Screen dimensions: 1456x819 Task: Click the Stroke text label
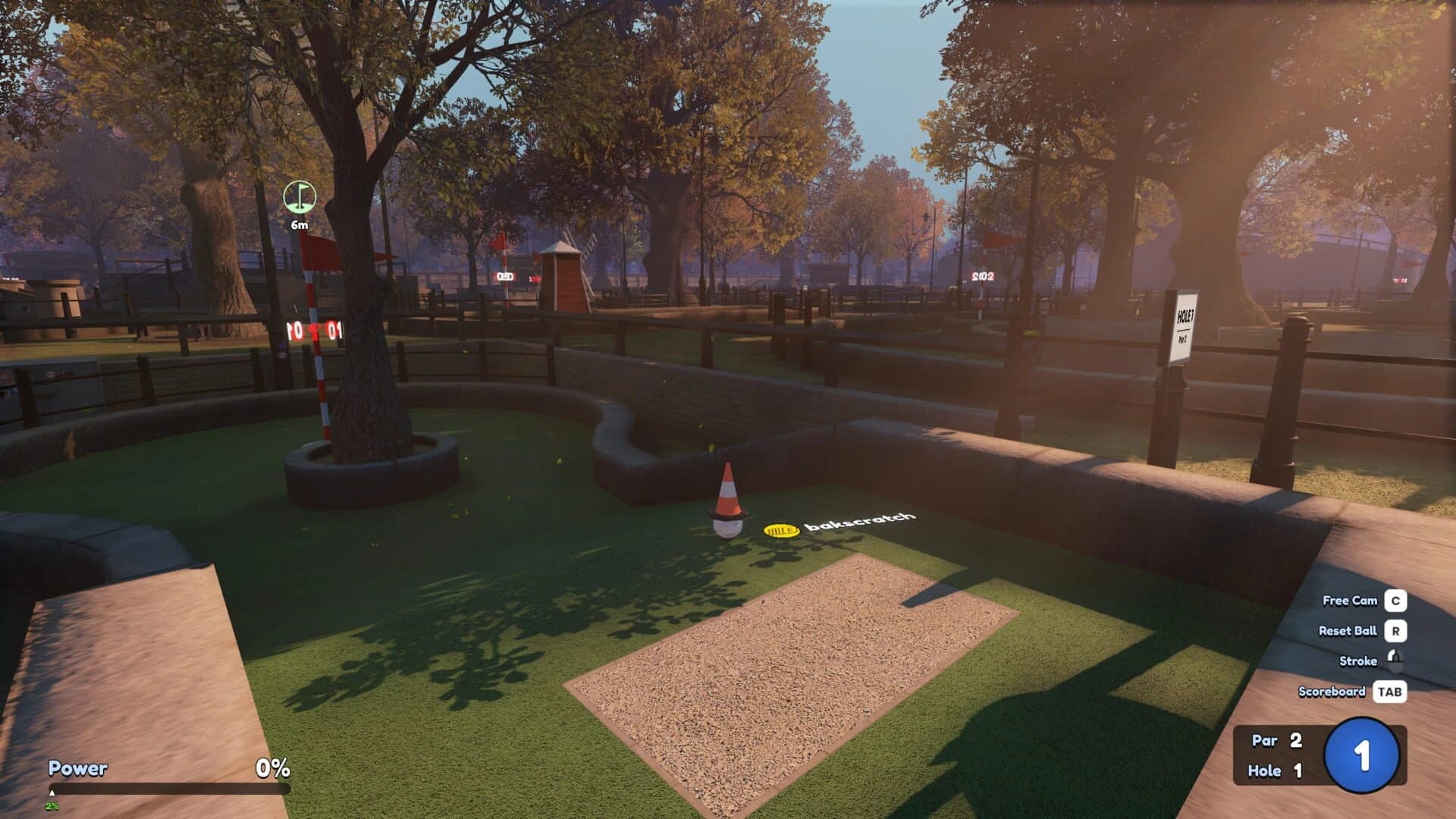(x=1360, y=661)
